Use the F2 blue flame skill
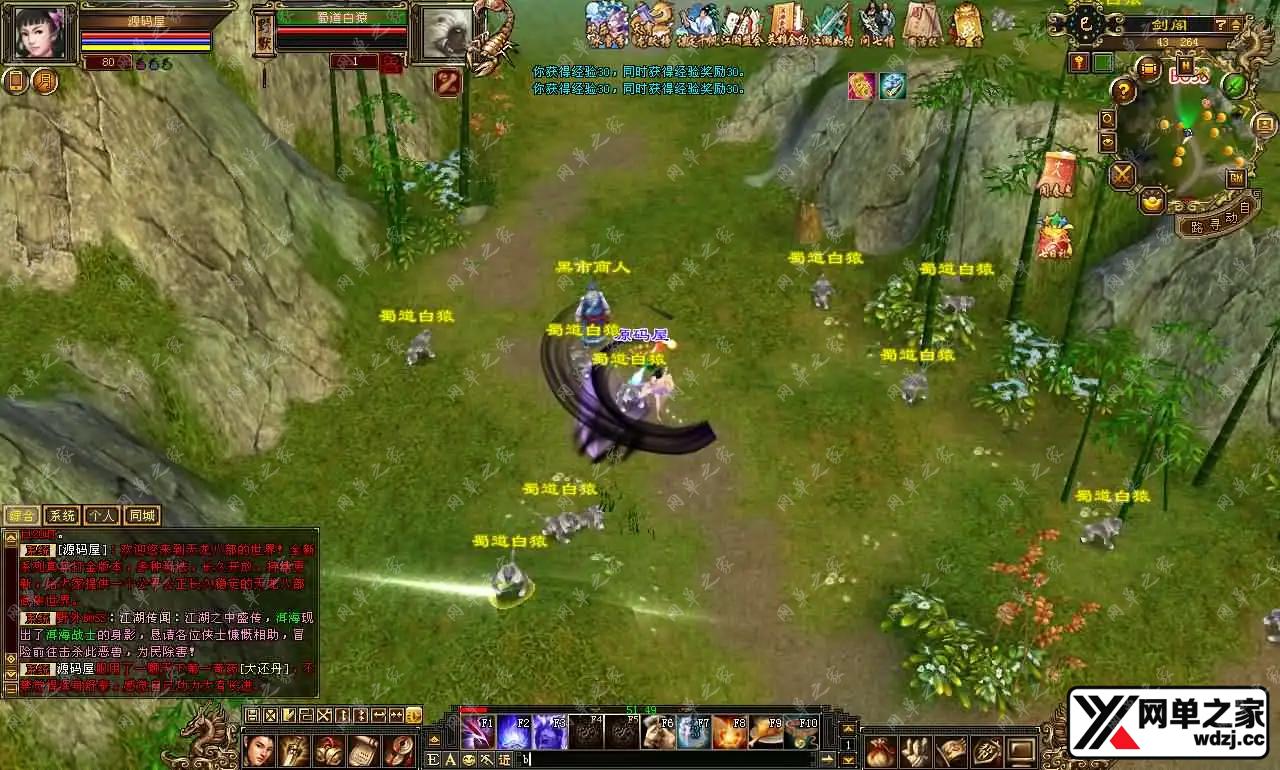Image resolution: width=1280 pixels, height=770 pixels. point(514,732)
